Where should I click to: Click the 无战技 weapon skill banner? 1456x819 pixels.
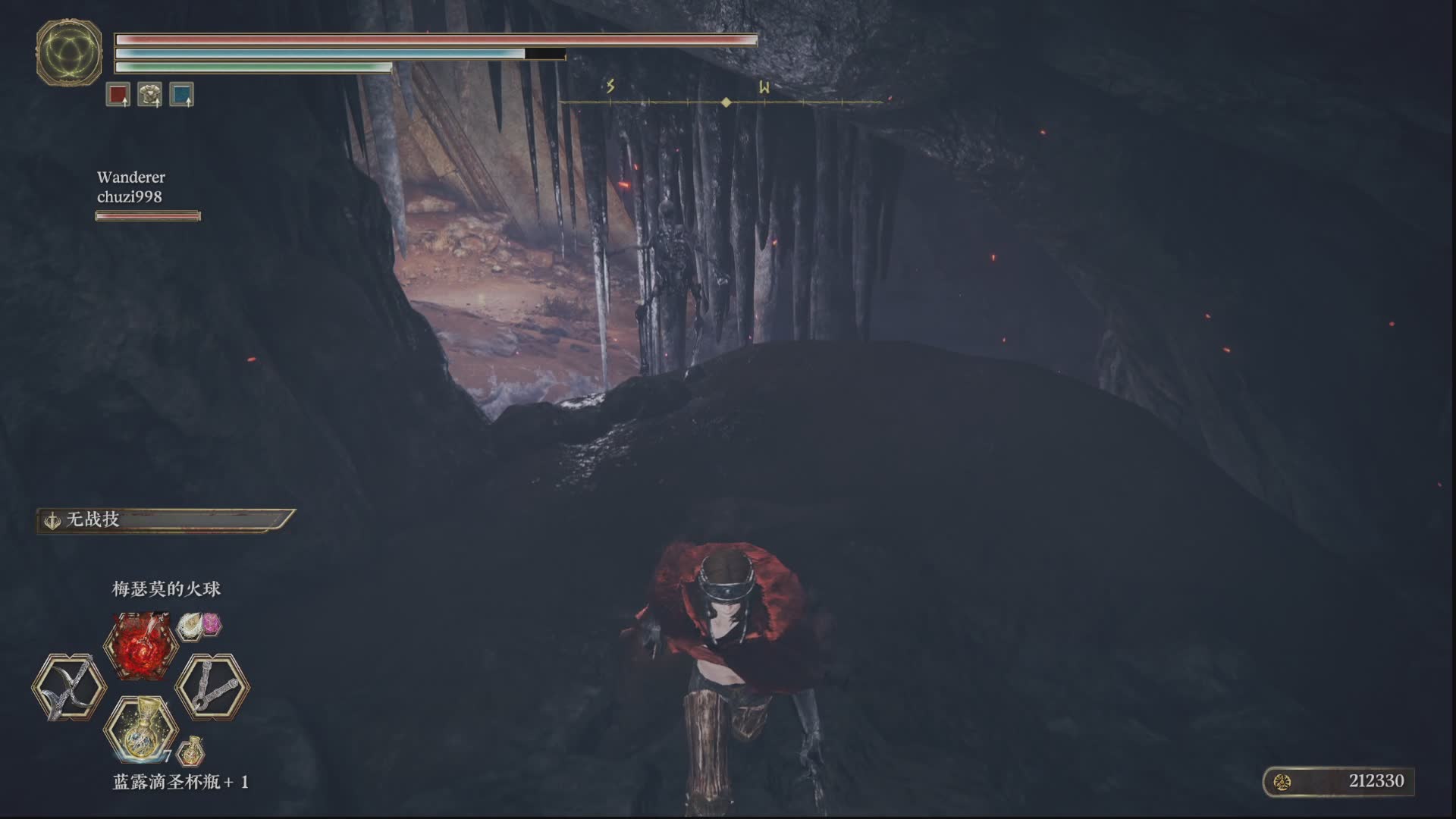pos(165,520)
